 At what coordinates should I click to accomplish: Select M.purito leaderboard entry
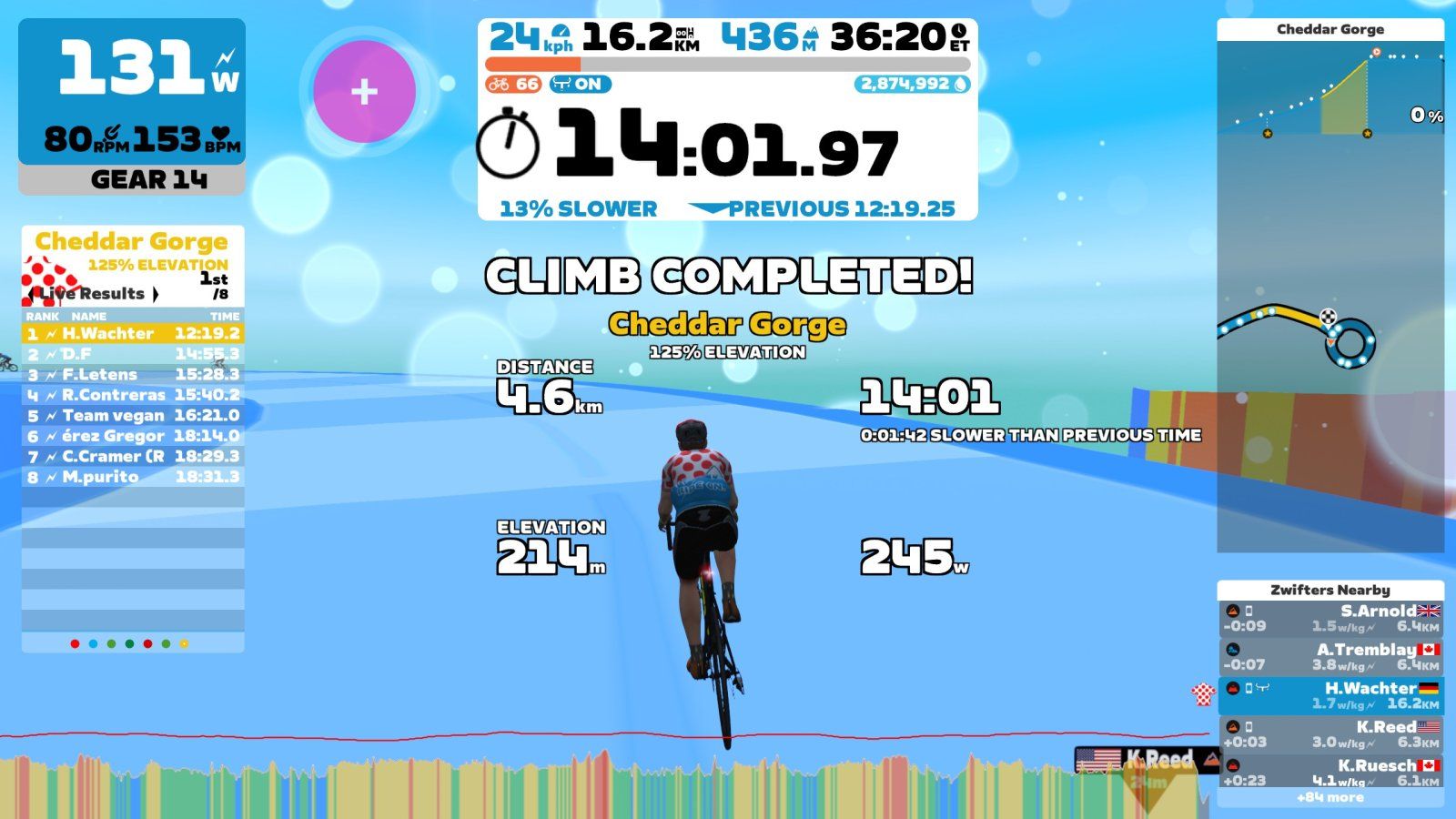pos(133,477)
